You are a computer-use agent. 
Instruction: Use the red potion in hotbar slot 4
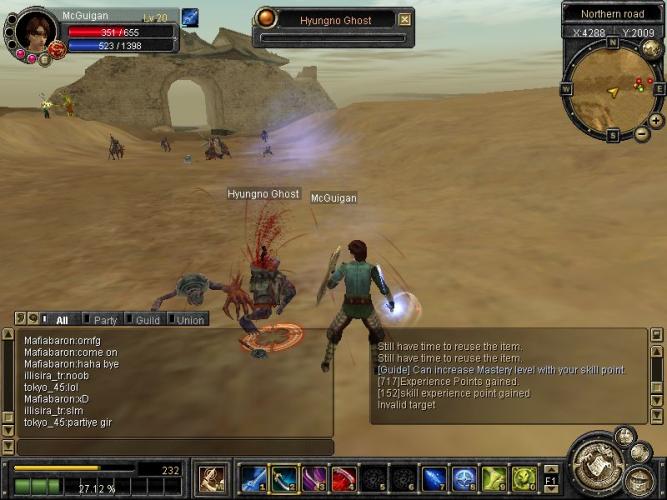click(344, 479)
